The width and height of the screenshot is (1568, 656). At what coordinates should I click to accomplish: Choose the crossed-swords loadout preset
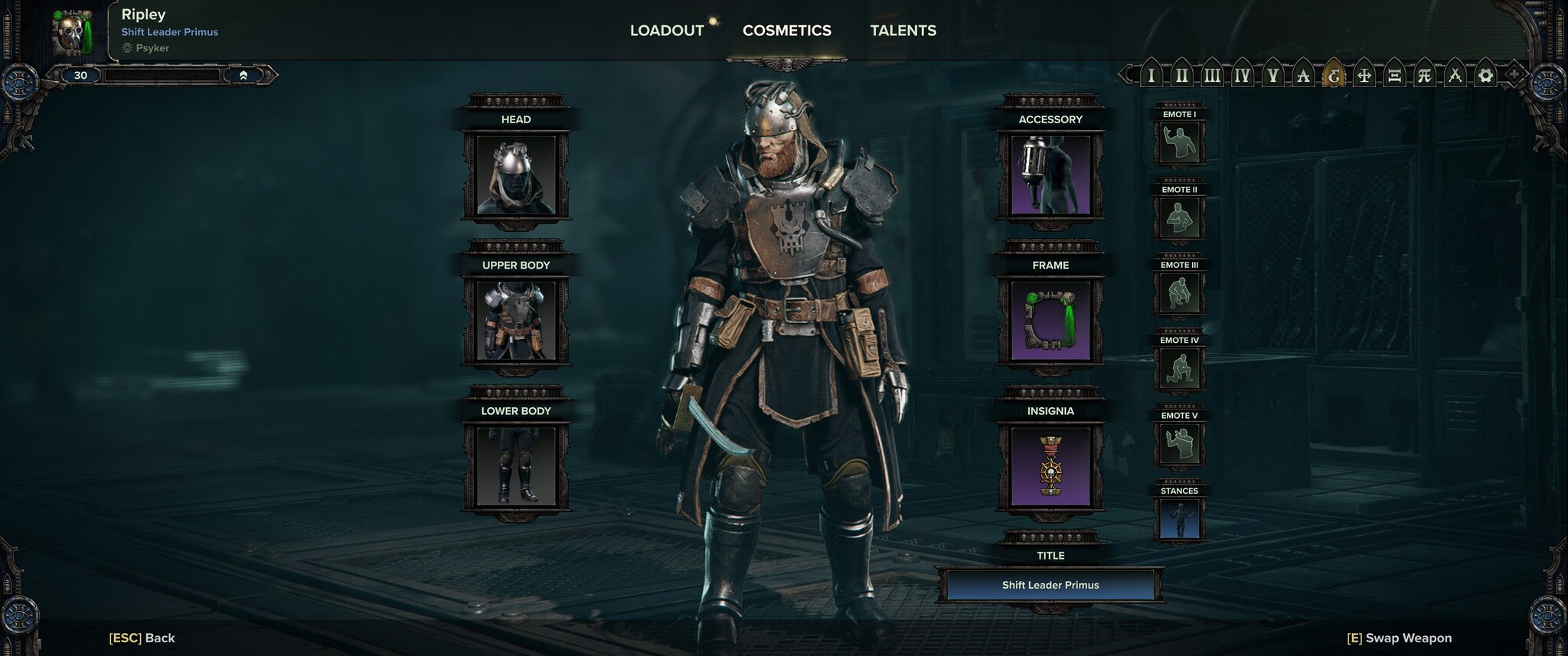click(1455, 76)
